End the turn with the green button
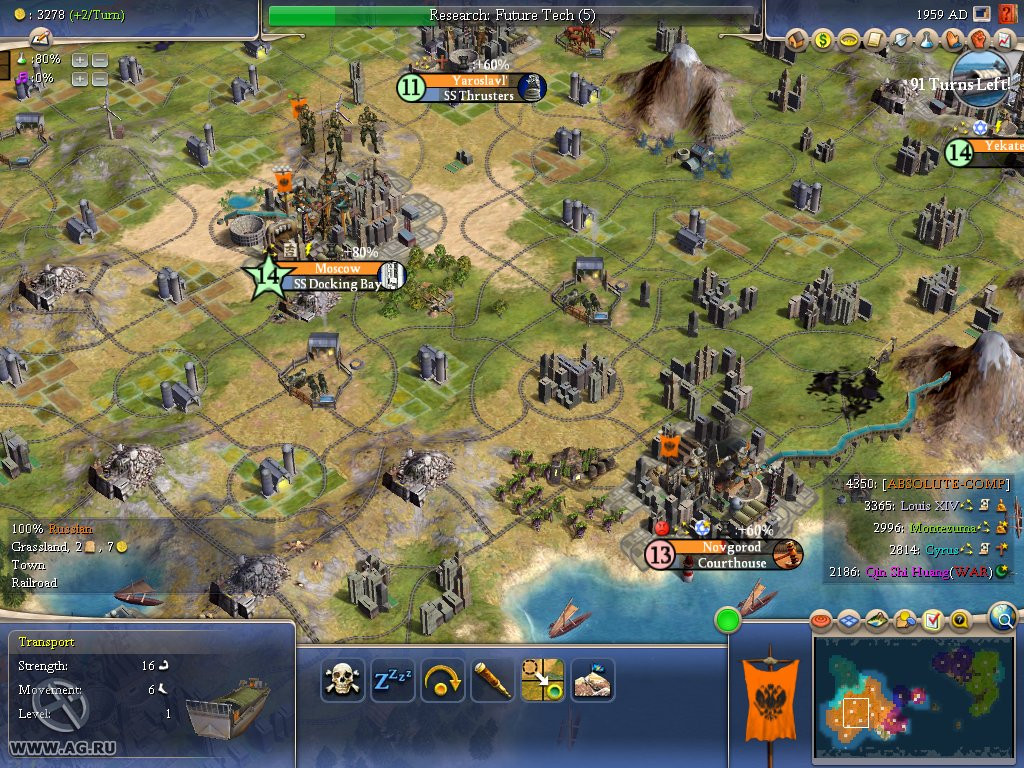The width and height of the screenshot is (1024, 768). coord(728,620)
